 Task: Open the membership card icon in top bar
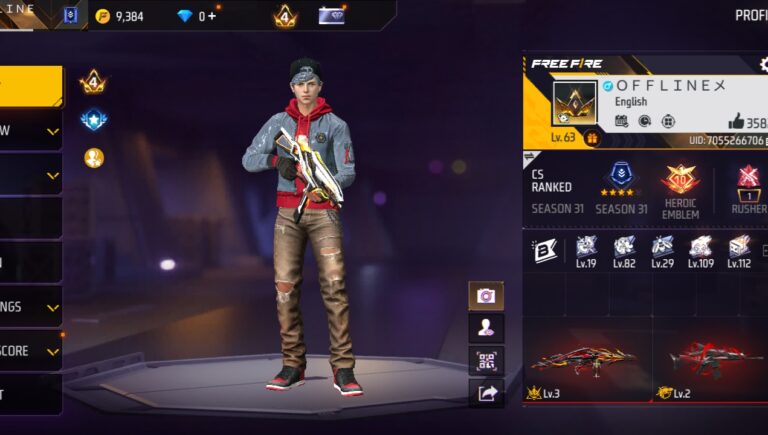331,15
